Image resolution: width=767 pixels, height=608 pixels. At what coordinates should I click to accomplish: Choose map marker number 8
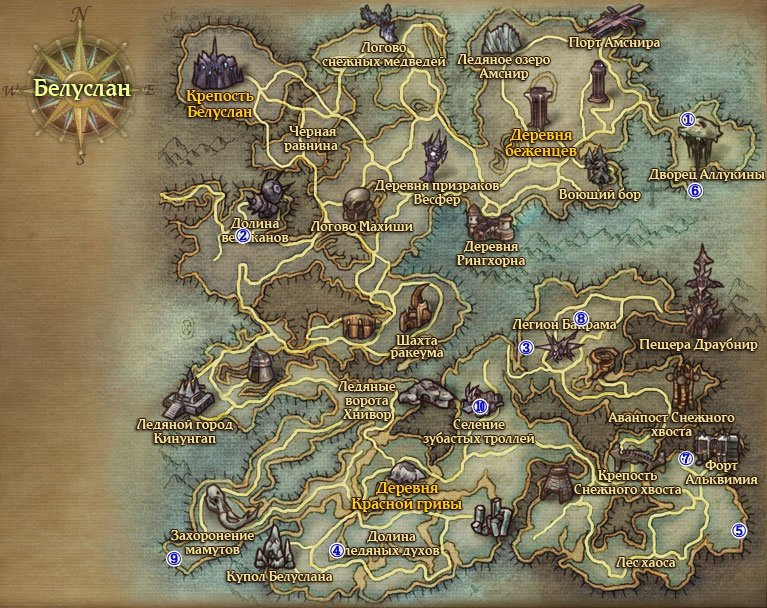580,318
